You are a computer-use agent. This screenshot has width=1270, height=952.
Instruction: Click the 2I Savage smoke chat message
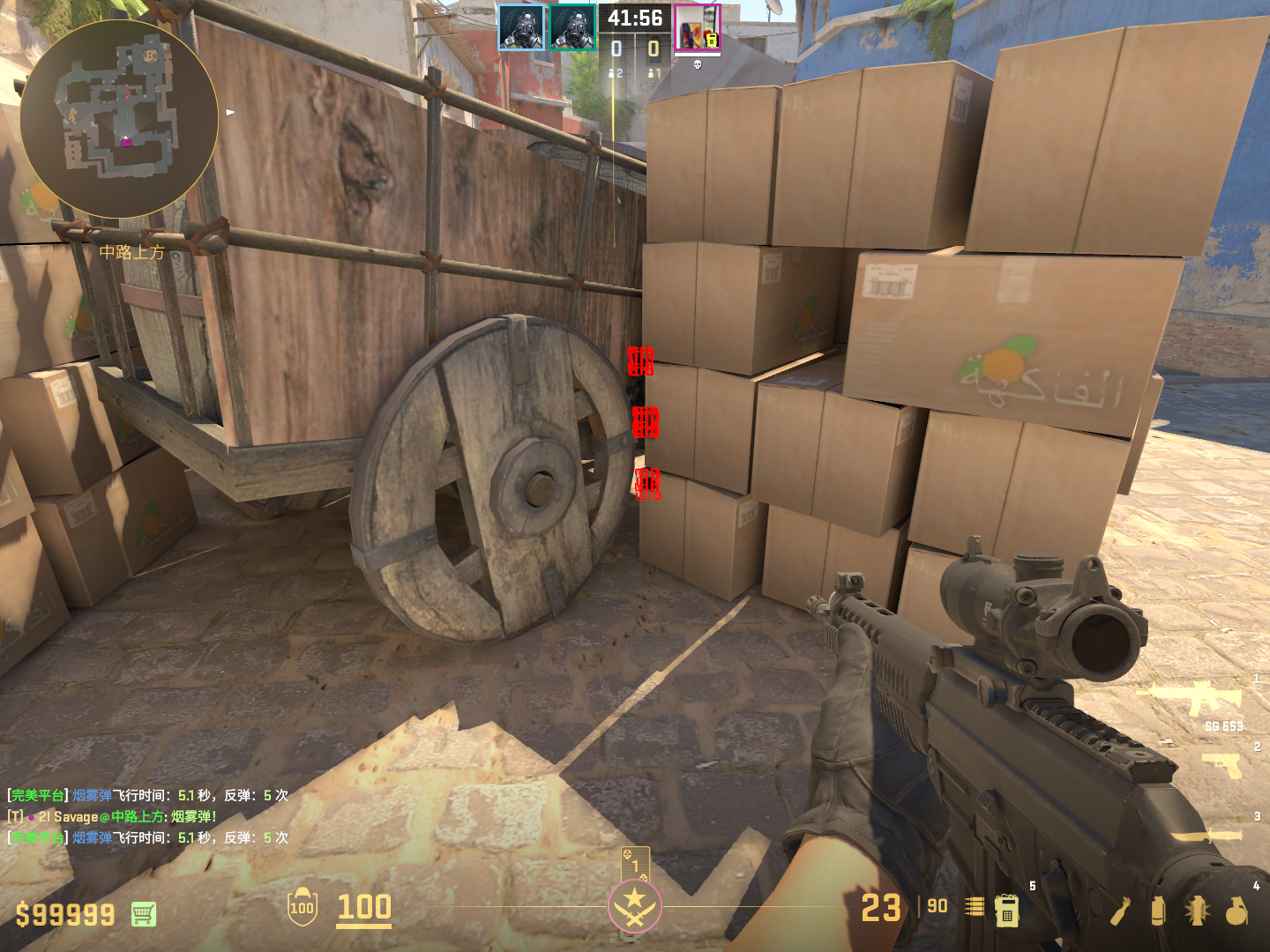coord(112,816)
